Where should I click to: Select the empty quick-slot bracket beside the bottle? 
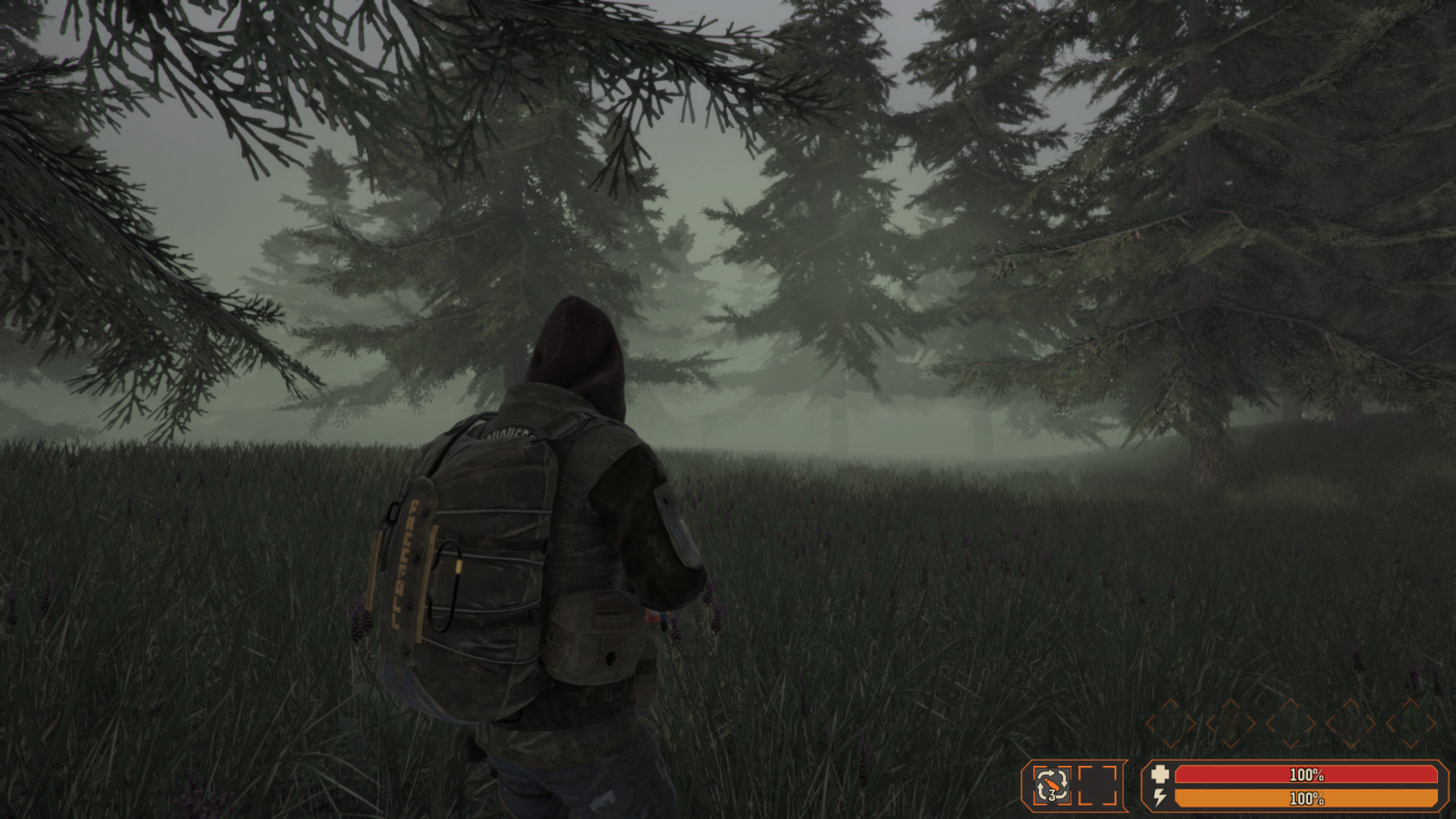tap(1097, 786)
